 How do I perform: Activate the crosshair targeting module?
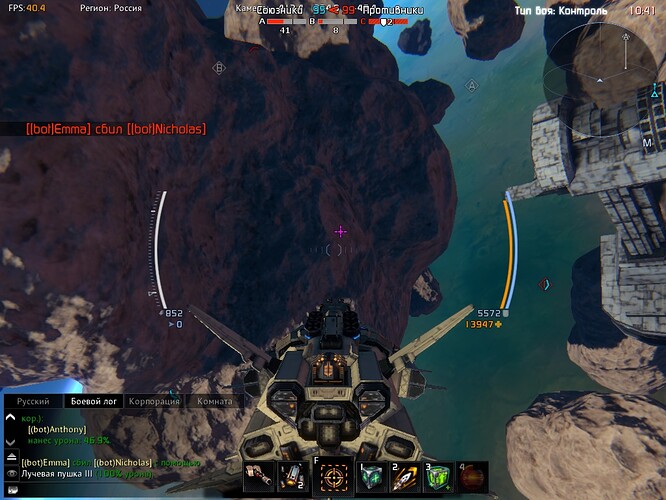coord(333,478)
